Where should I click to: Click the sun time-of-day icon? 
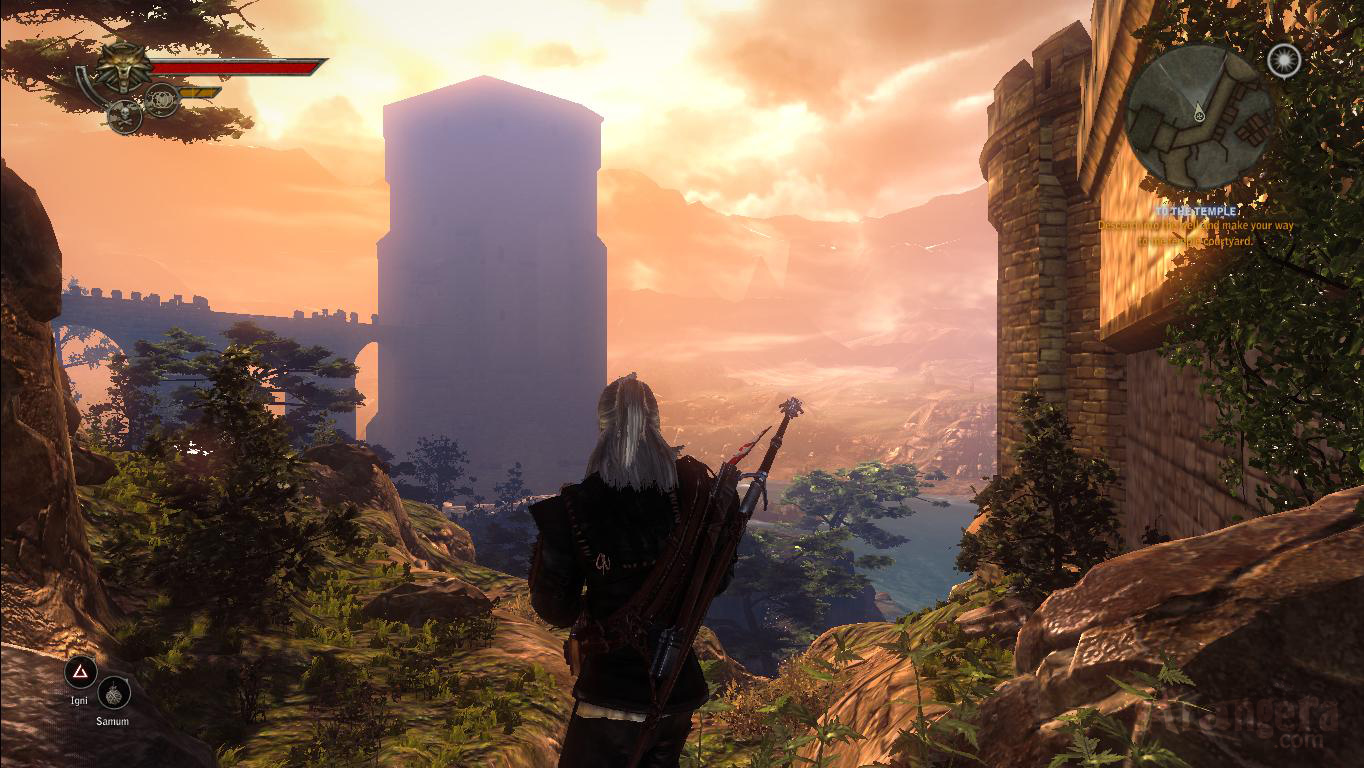(1283, 60)
